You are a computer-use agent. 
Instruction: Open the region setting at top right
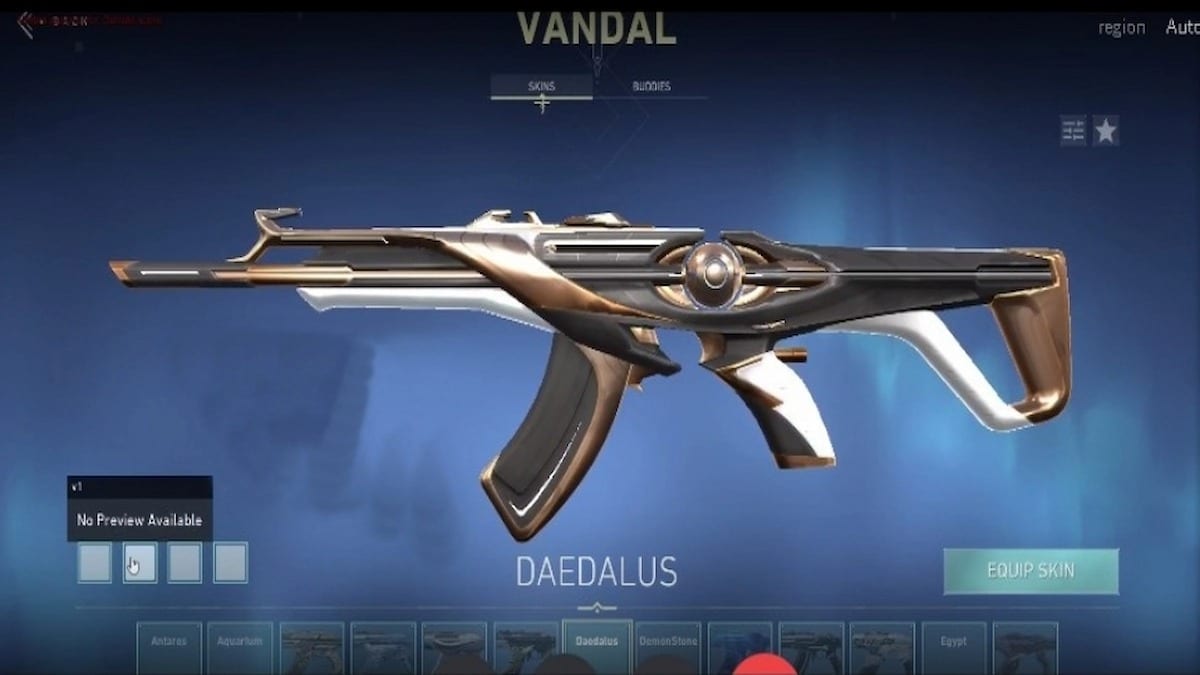pyautogui.click(x=1121, y=28)
